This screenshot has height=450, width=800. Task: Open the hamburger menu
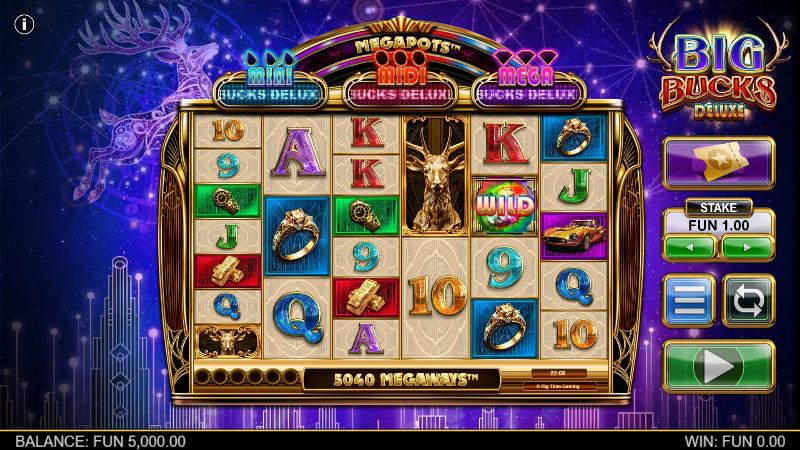689,300
